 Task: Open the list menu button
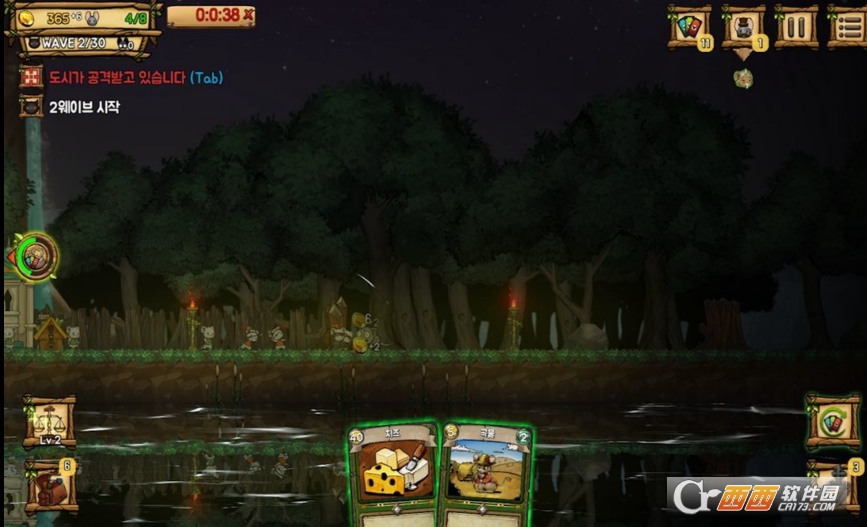click(846, 26)
